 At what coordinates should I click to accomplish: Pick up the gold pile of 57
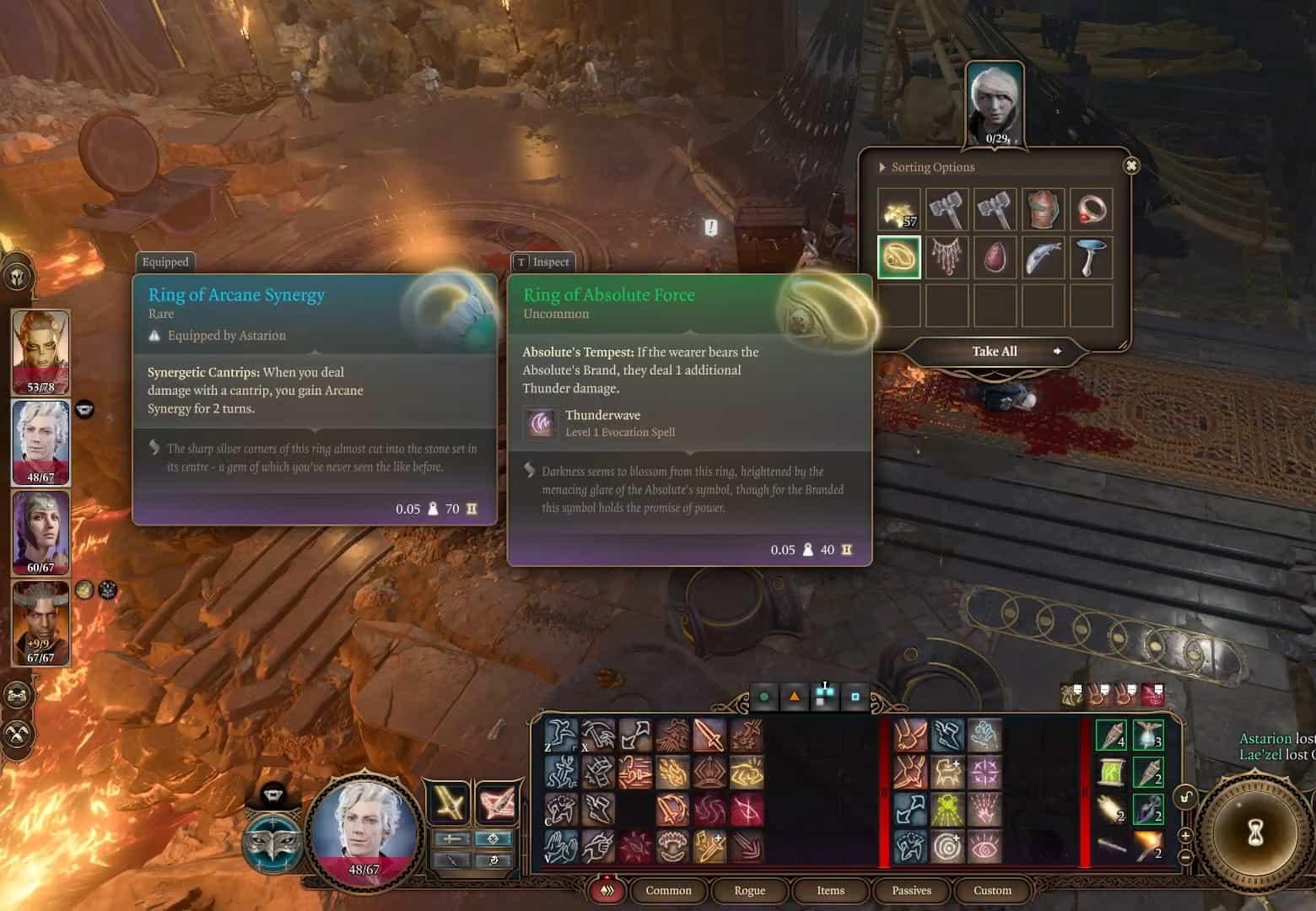point(898,209)
